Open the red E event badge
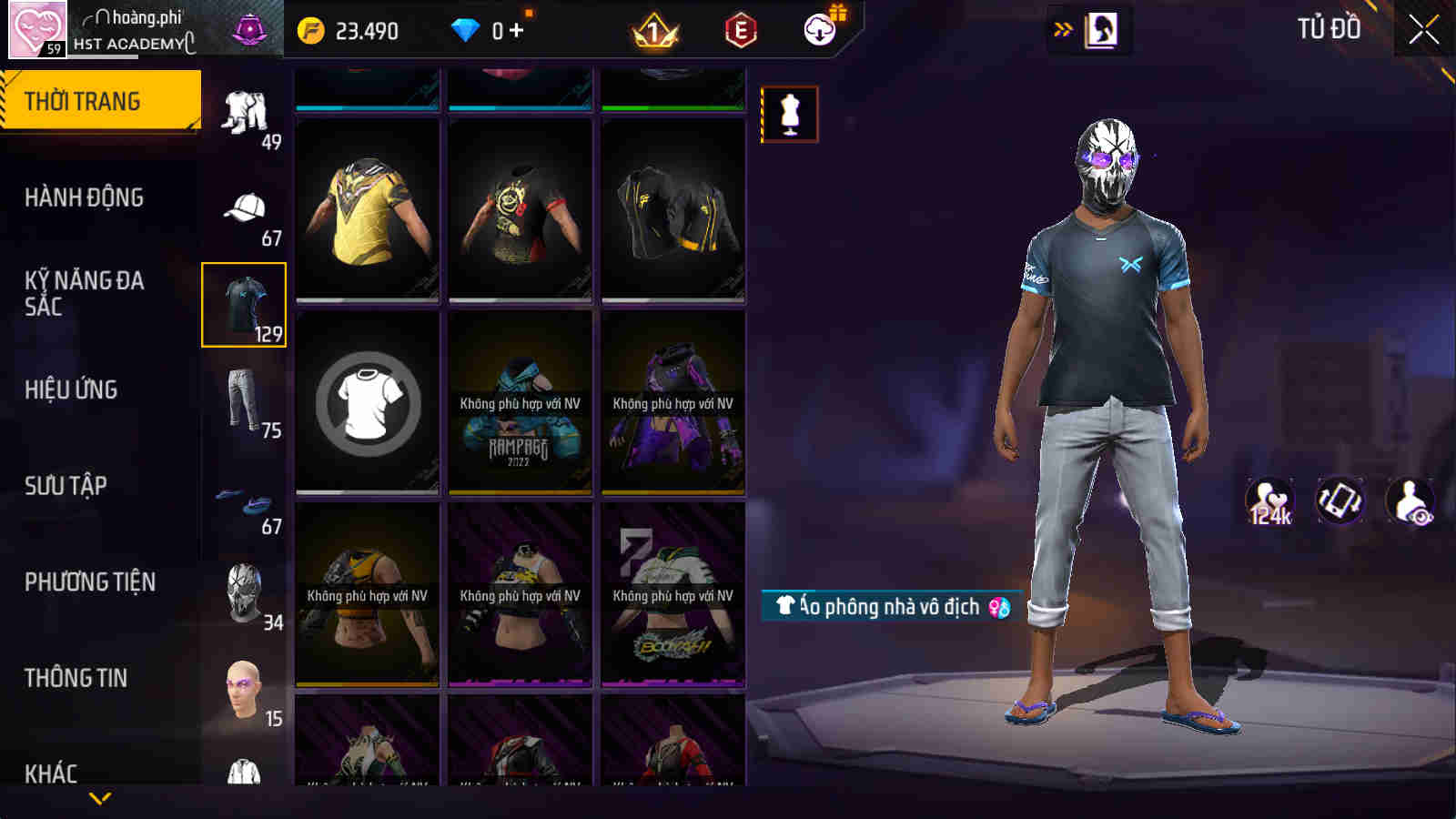Viewport: 1456px width, 819px height. click(x=739, y=30)
